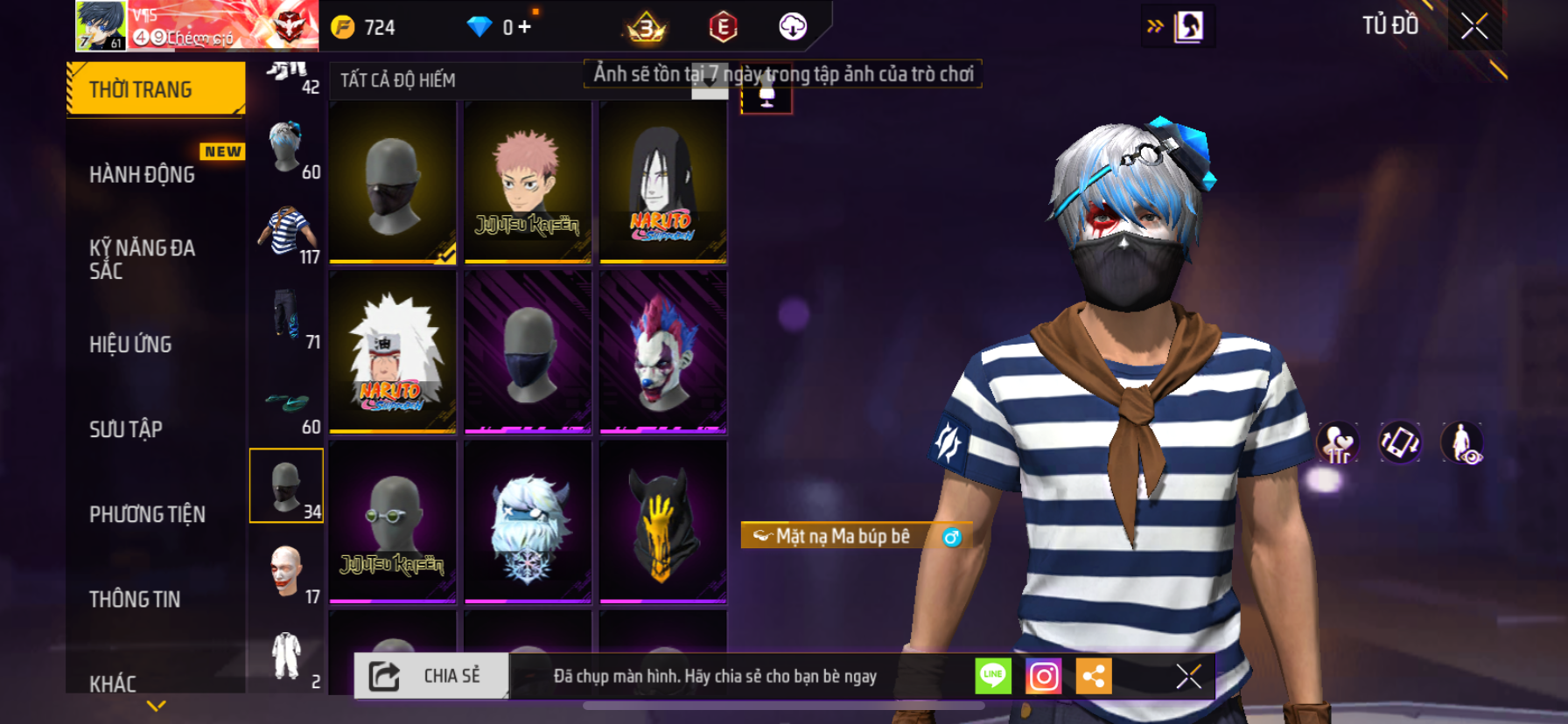Close the Tủ Đồ wardrobe screen

pos(1474,26)
